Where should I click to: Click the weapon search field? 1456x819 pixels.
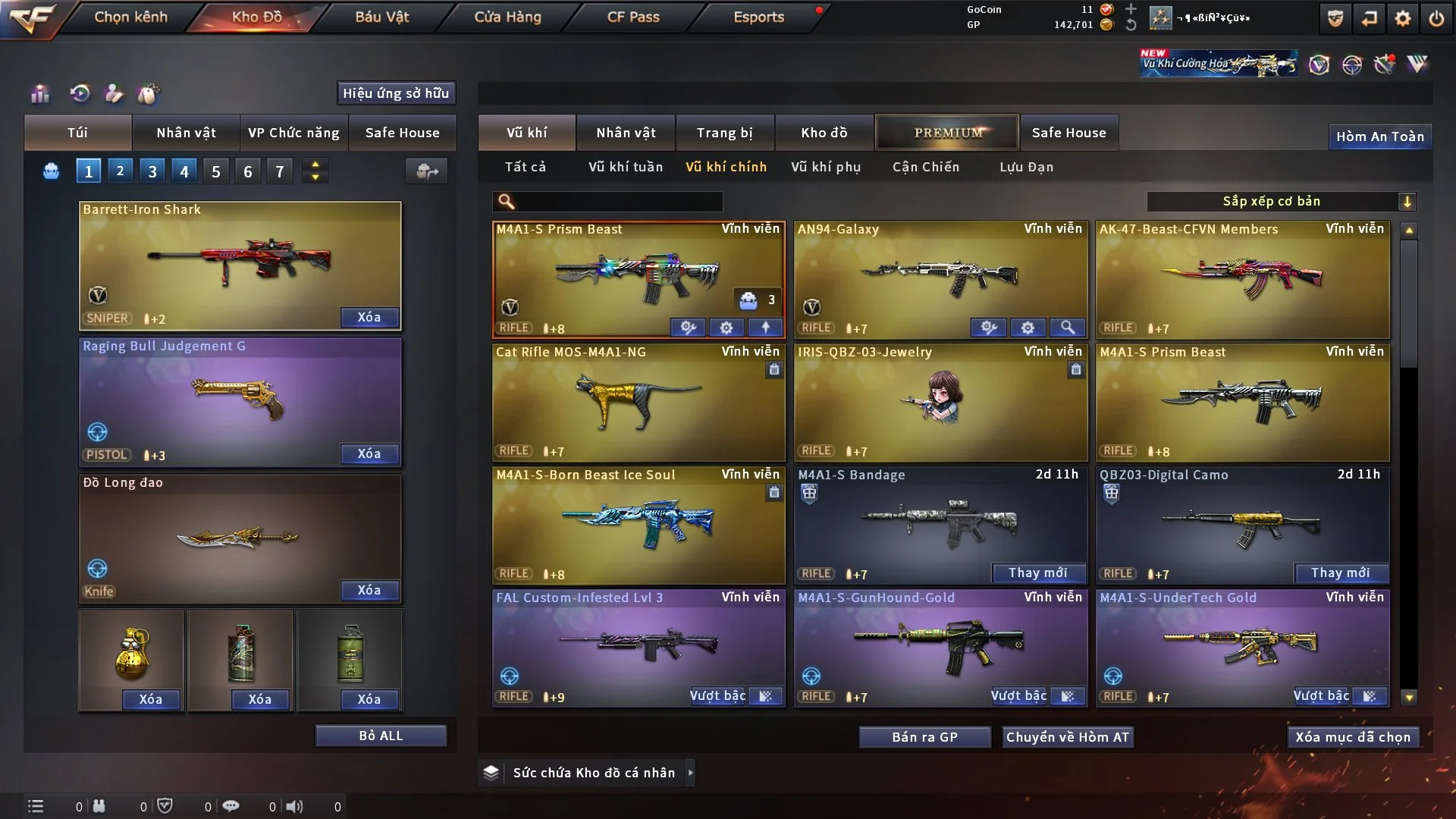pyautogui.click(x=618, y=201)
